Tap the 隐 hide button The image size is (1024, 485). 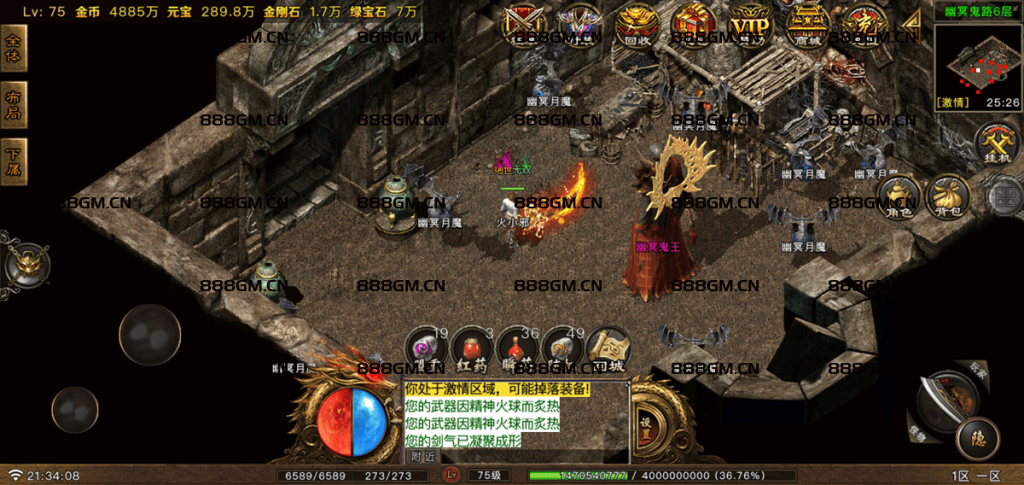976,436
